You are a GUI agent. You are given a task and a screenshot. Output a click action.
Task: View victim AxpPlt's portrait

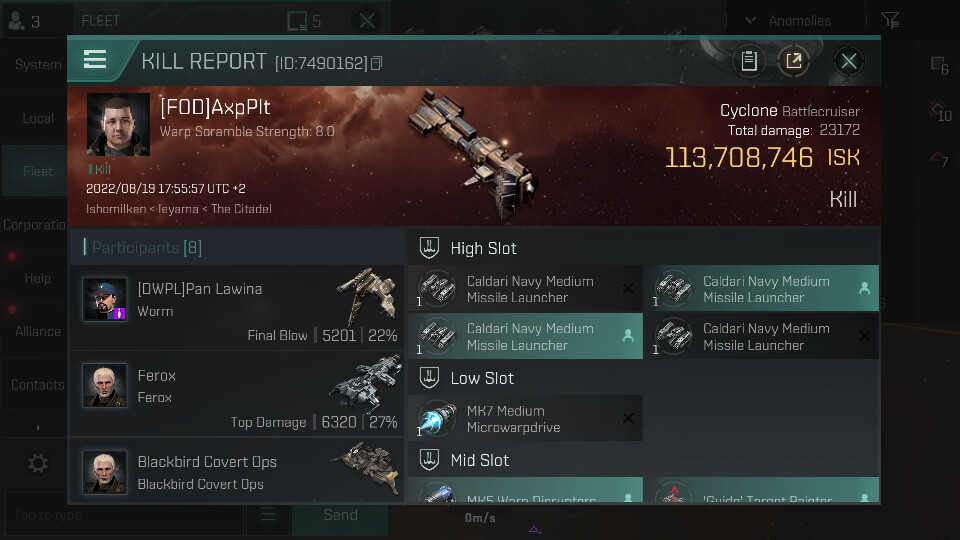click(x=118, y=125)
